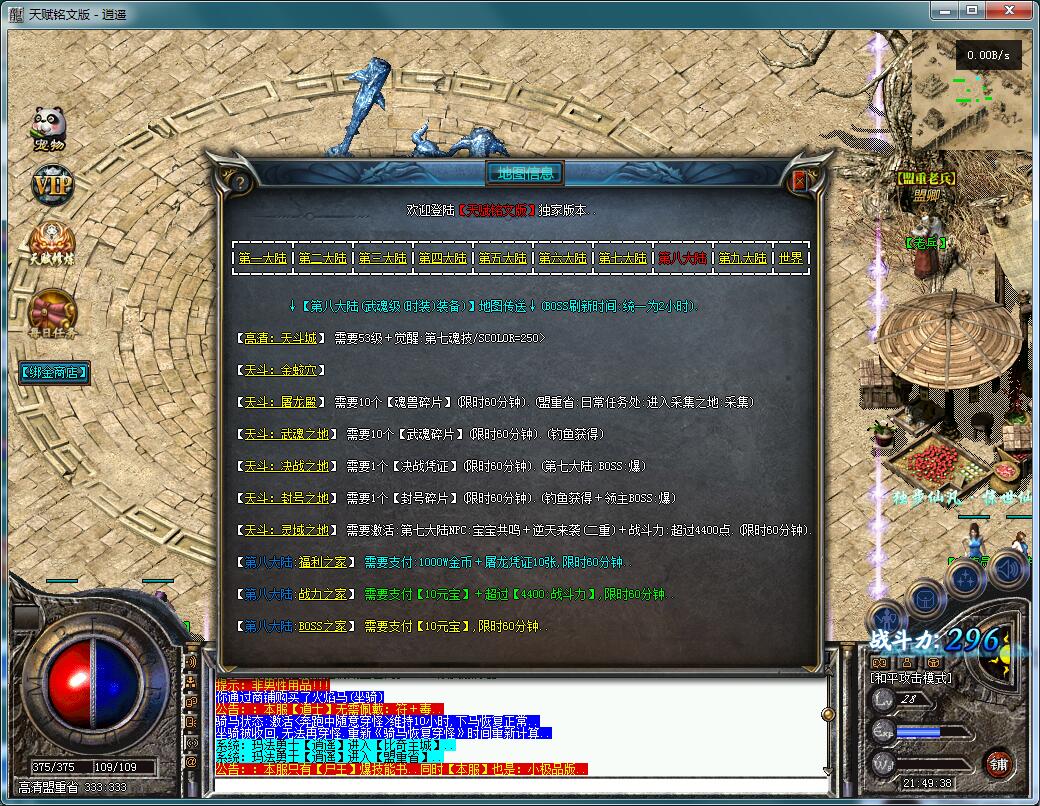Open the 第九大陆 tab

(x=742, y=258)
